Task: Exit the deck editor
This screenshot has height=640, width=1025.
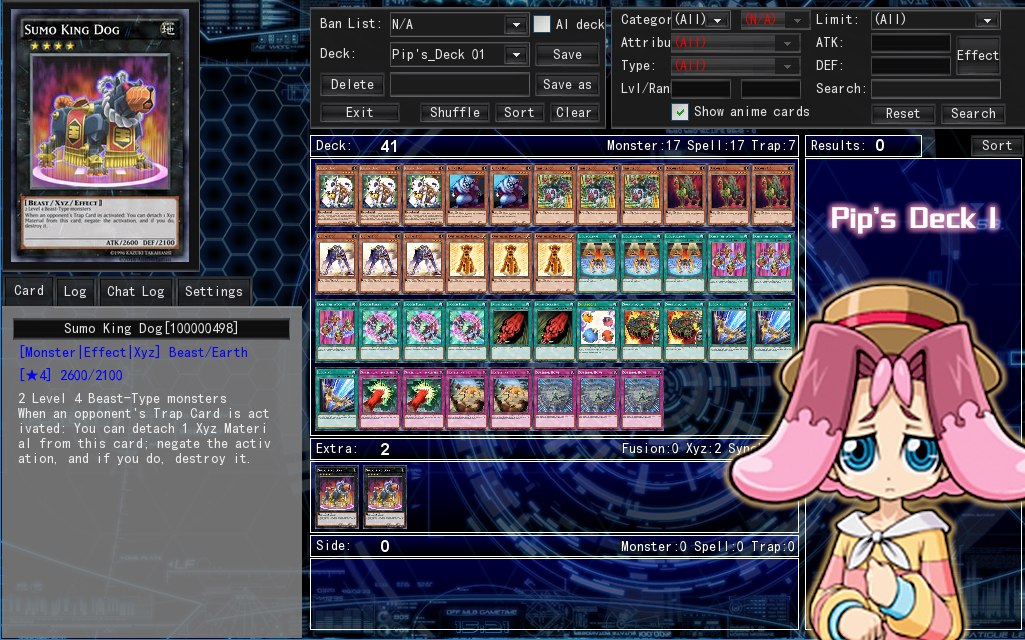Action: (359, 113)
